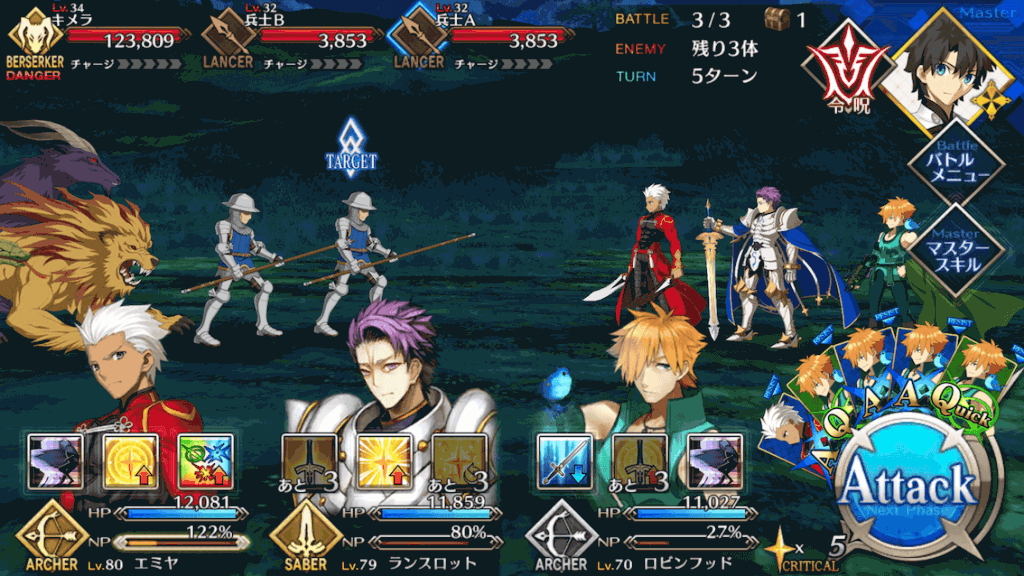Select Lancelot's third skill on cooldown
Screen dimensions: 1024x576
coord(459,461)
